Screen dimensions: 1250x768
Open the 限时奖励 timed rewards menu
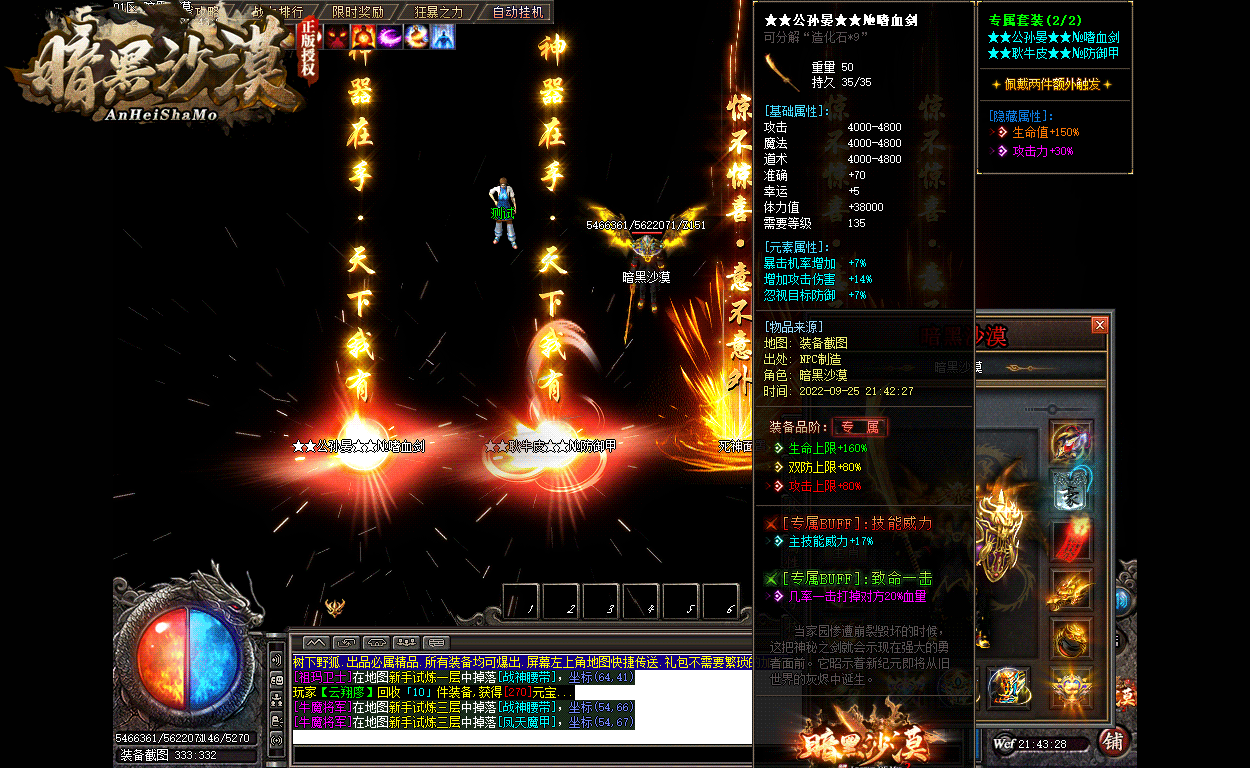[x=357, y=12]
